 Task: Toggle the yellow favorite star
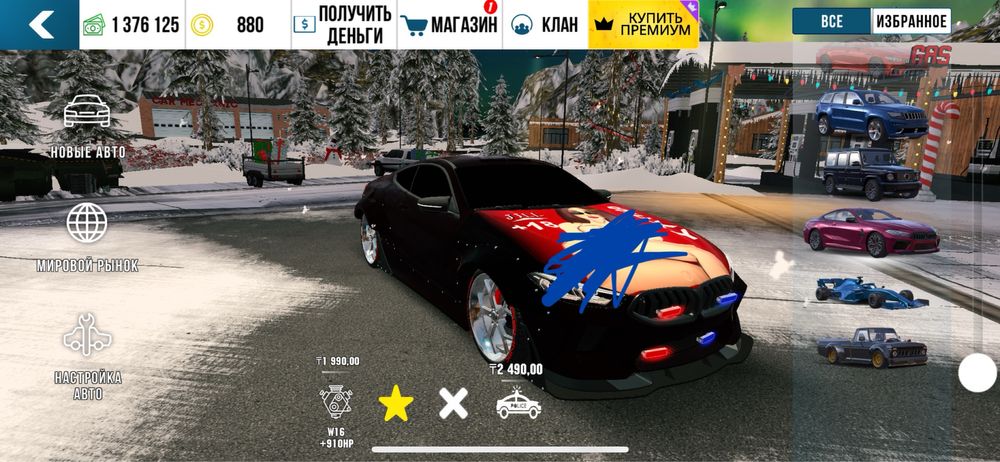396,403
